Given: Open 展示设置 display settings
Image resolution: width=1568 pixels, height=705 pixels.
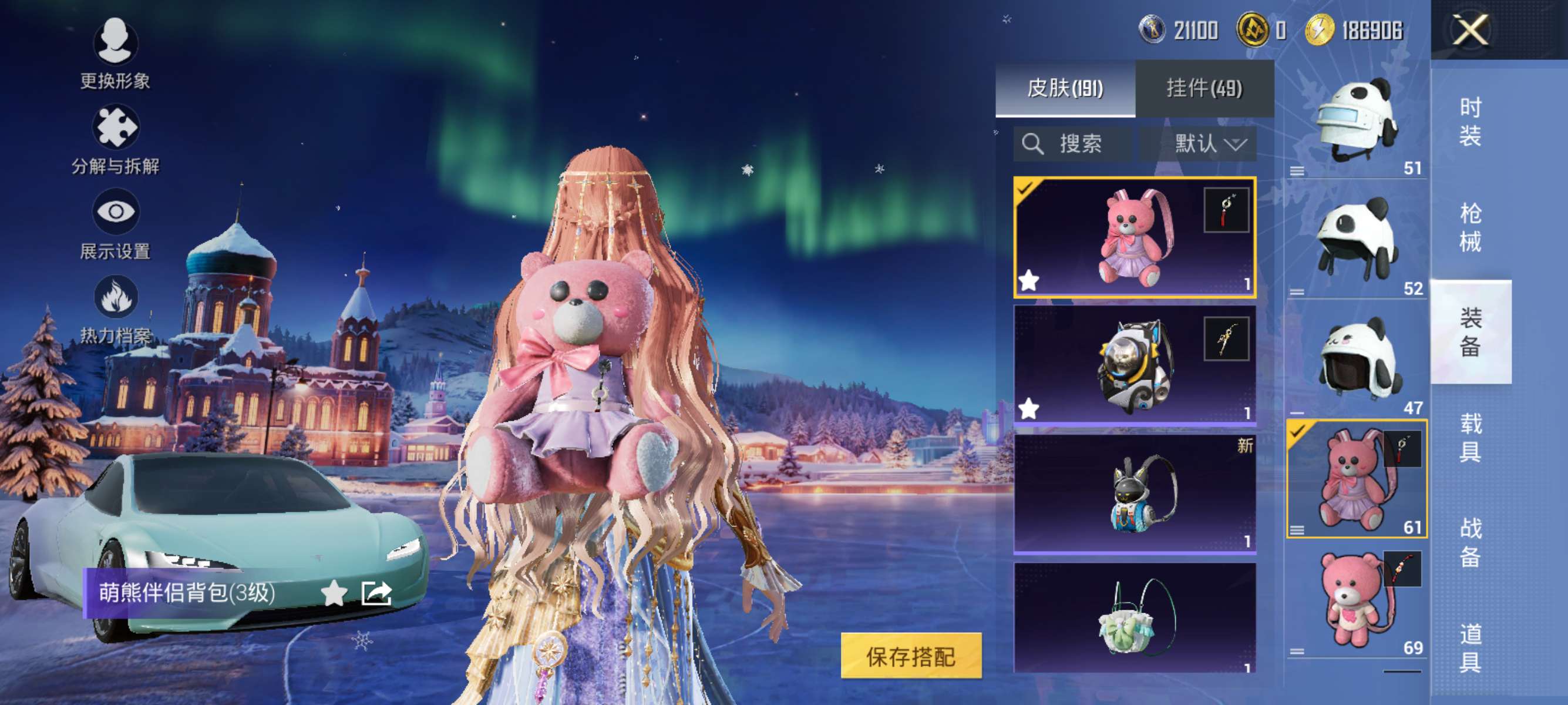Looking at the screenshot, I should pos(115,224).
